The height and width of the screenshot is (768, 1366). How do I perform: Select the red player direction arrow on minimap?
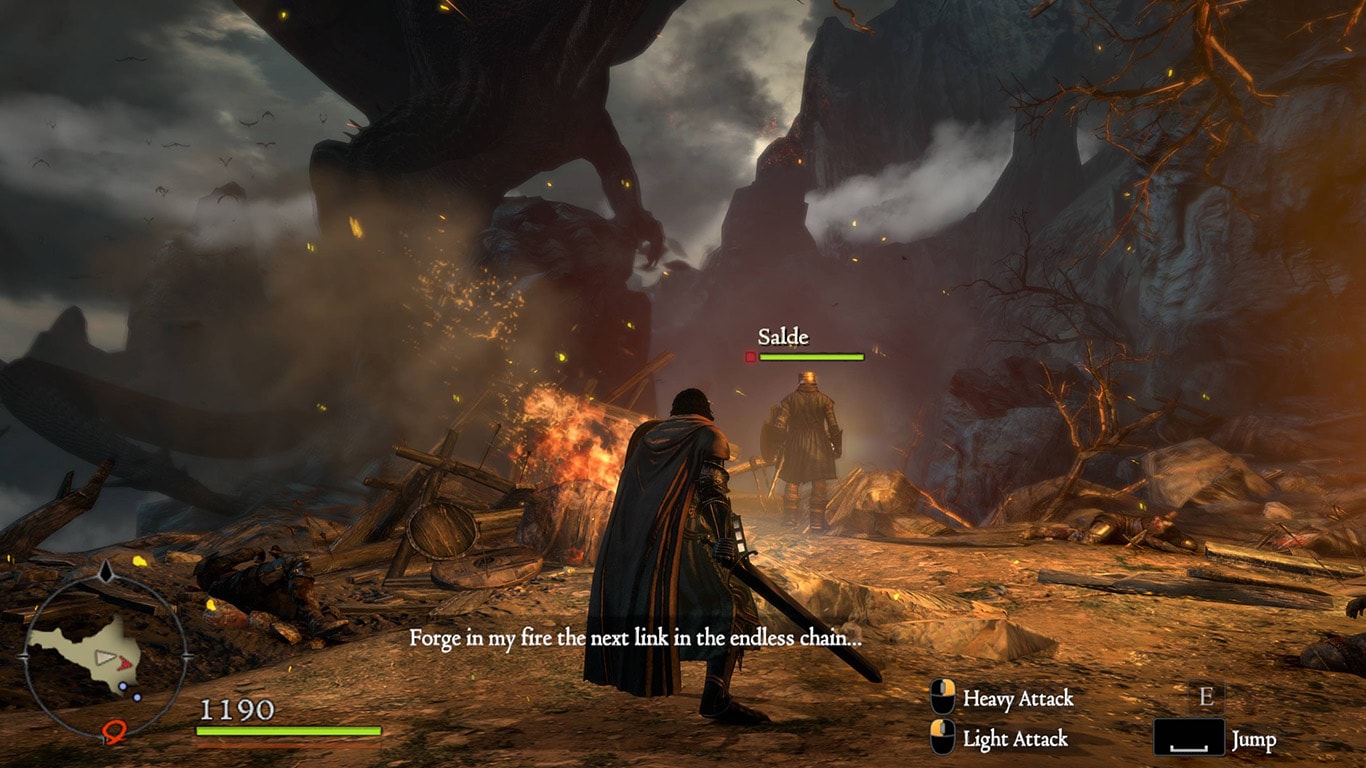click(125, 662)
